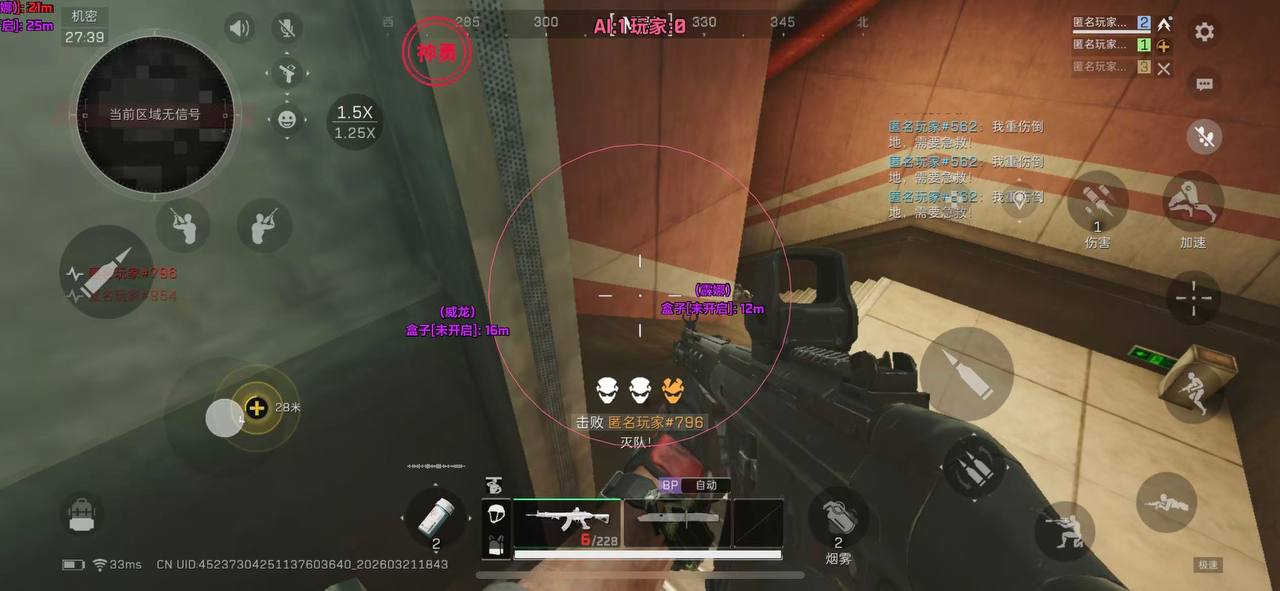
Task: Tap the lean-left soldier button
Action: [183, 224]
